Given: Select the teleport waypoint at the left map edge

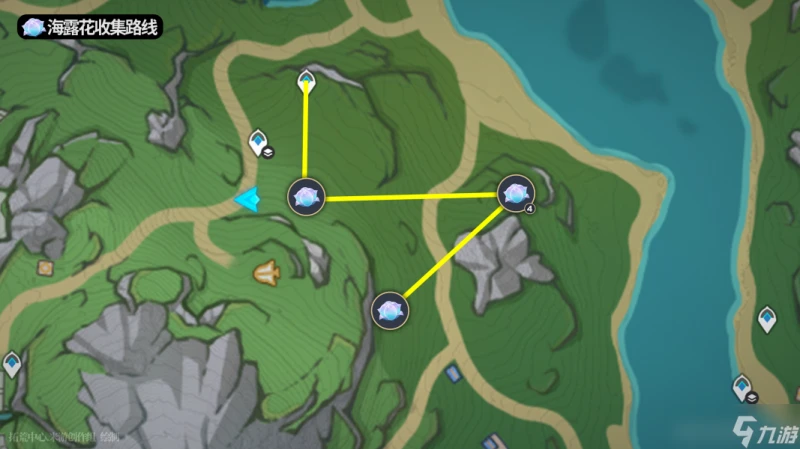Looking at the screenshot, I should [x=12, y=364].
